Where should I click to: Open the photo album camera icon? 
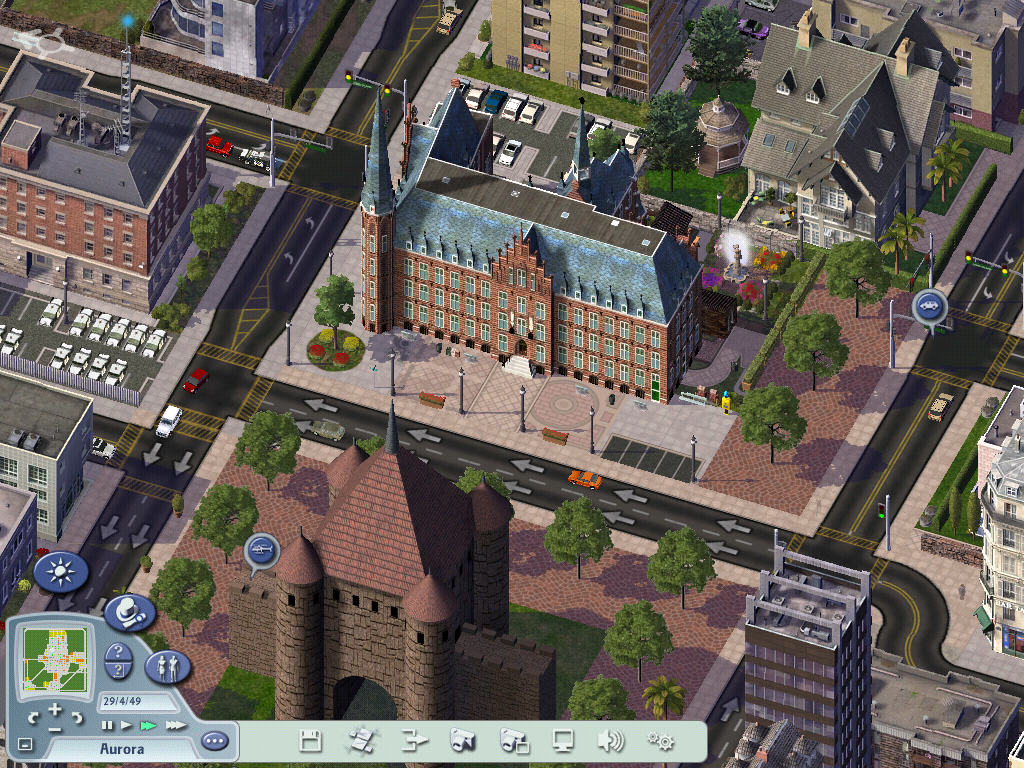(x=514, y=741)
